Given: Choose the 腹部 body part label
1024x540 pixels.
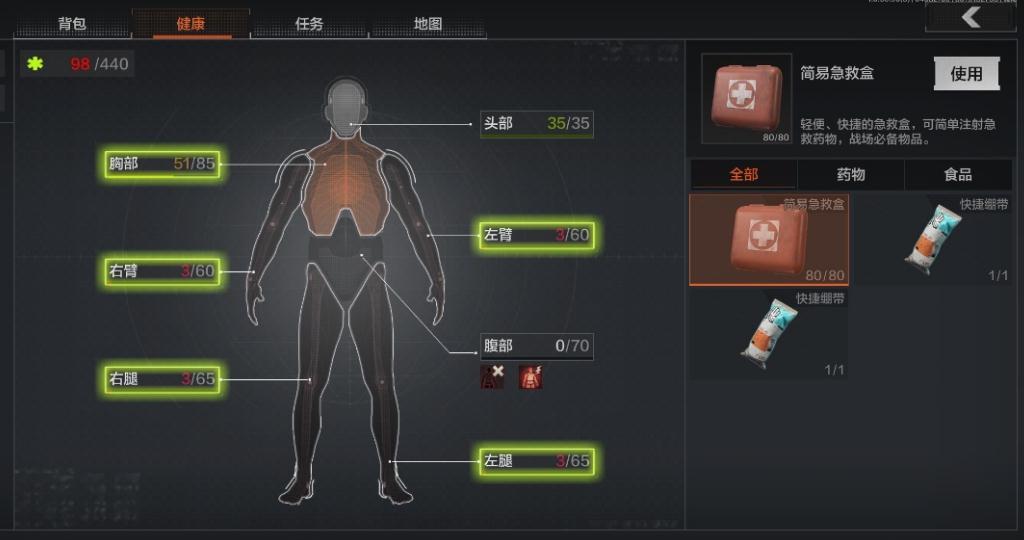Looking at the screenshot, I should 536,346.
